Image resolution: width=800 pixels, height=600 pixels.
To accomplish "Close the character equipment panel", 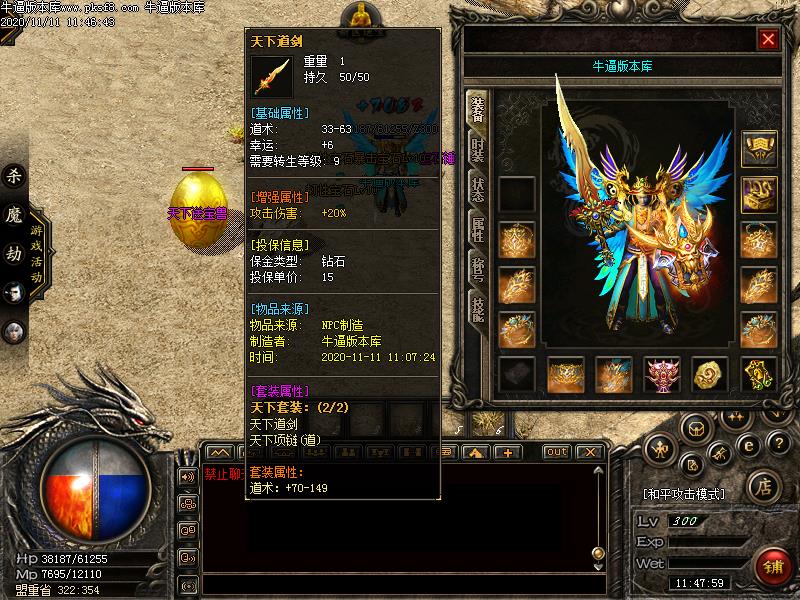I will [768, 39].
